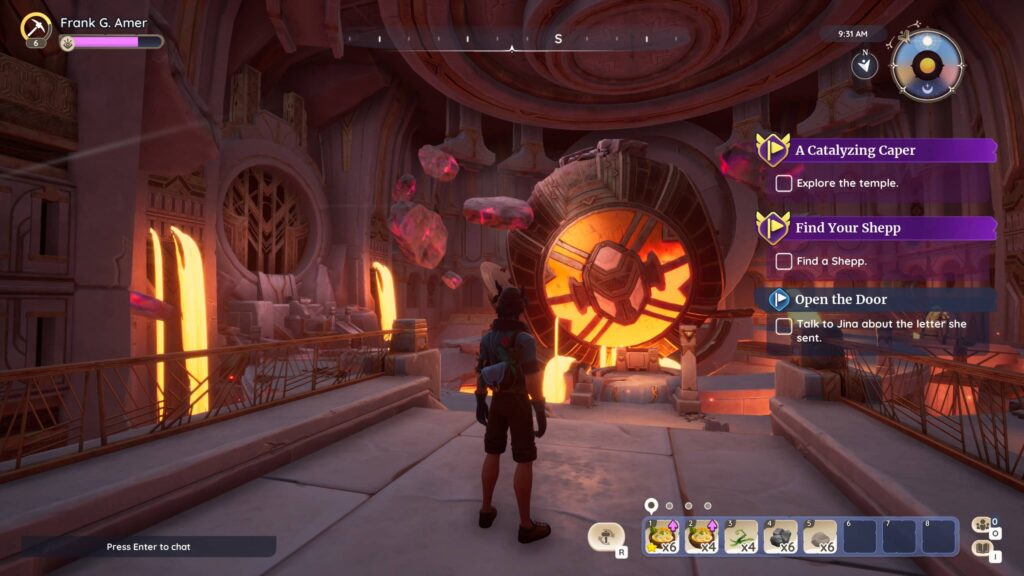Choose the green plant fiber hotbar slot

pyautogui.click(x=741, y=537)
